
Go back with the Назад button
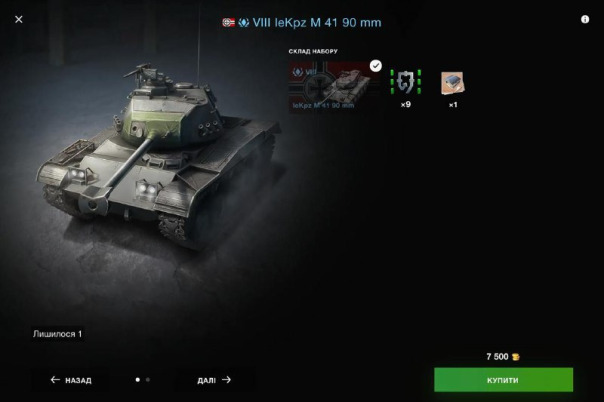(71, 380)
